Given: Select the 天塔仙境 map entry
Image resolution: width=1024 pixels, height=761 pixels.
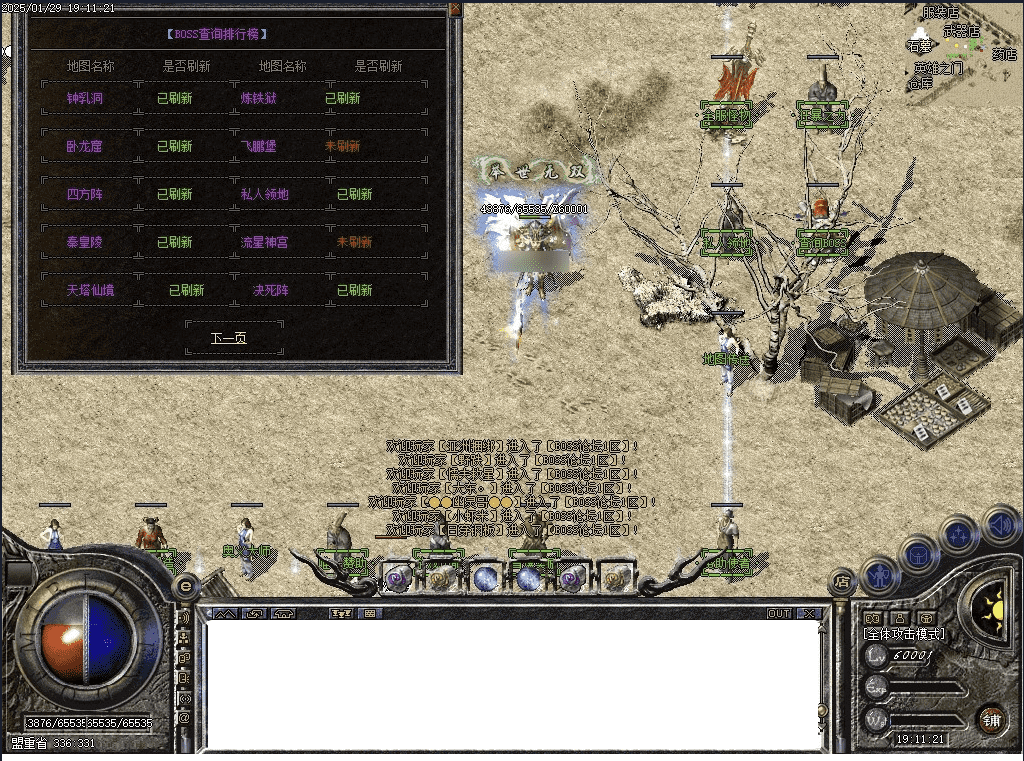Looking at the screenshot, I should (x=91, y=290).
